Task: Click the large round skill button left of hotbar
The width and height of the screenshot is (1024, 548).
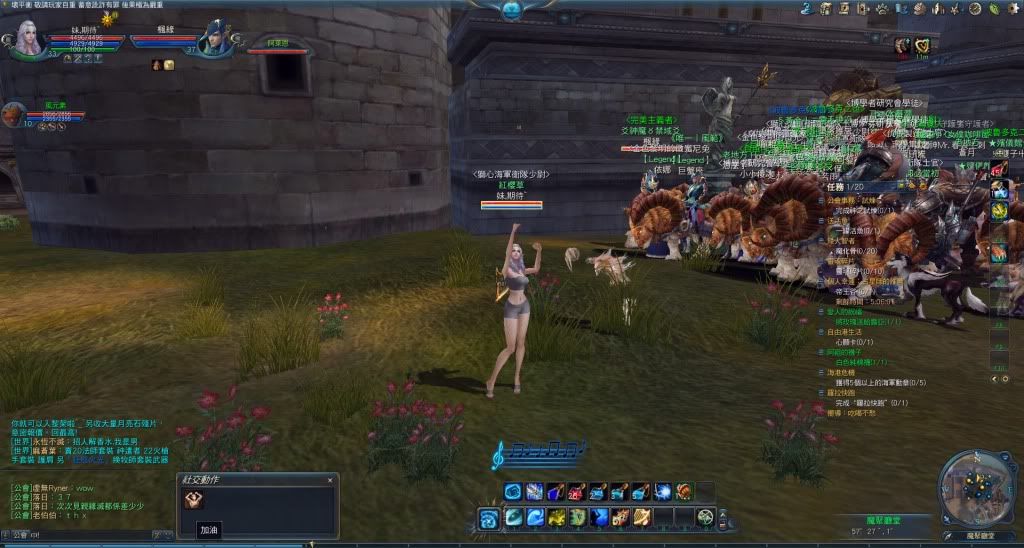Action: pyautogui.click(x=489, y=518)
